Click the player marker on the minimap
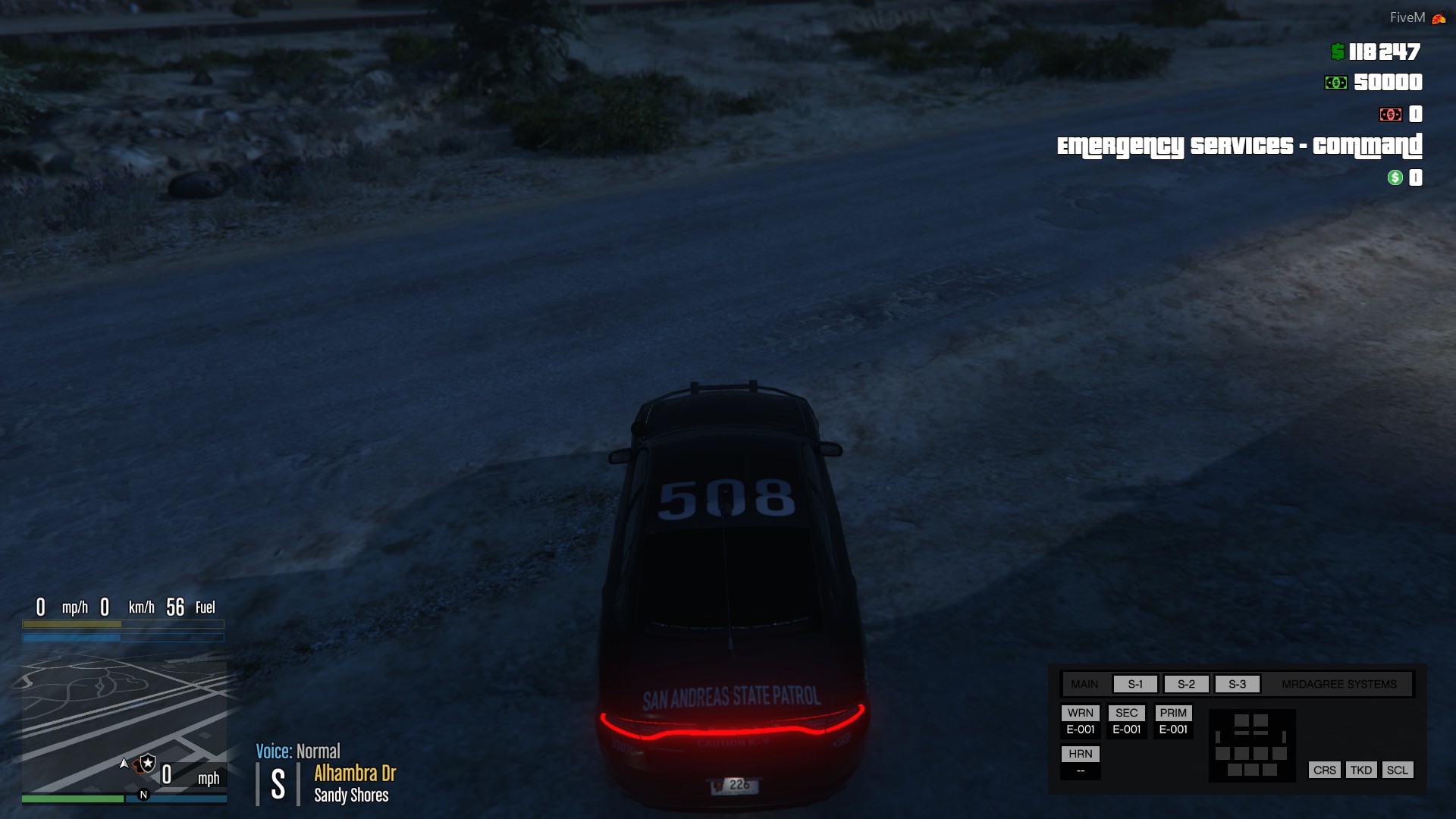The width and height of the screenshot is (1456, 819). tap(123, 764)
